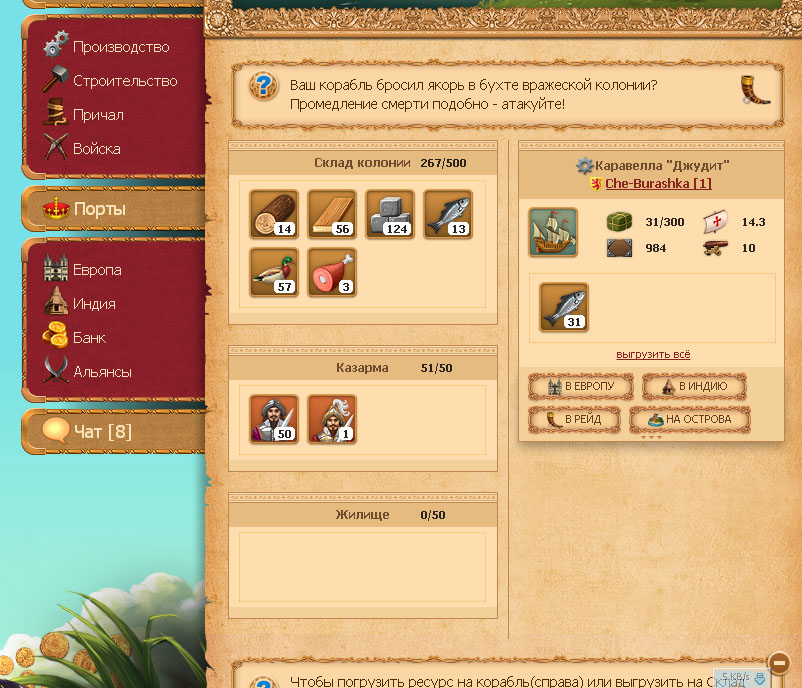Select Войска in the sidebar
The image size is (802, 688).
coord(96,149)
